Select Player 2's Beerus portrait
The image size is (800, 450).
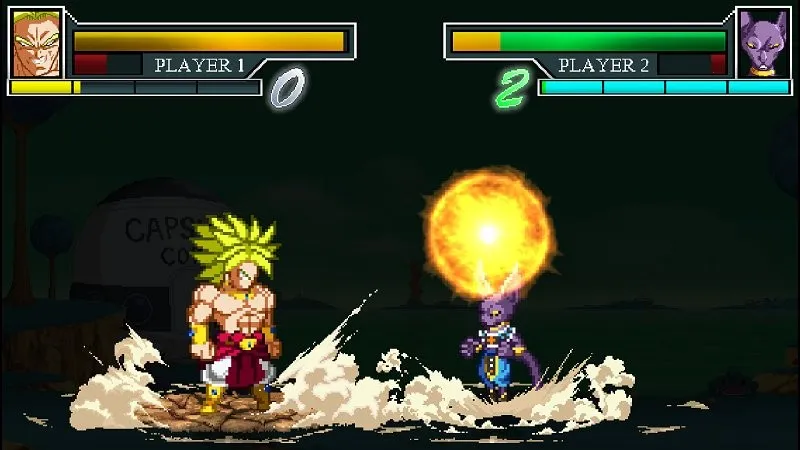pos(764,43)
